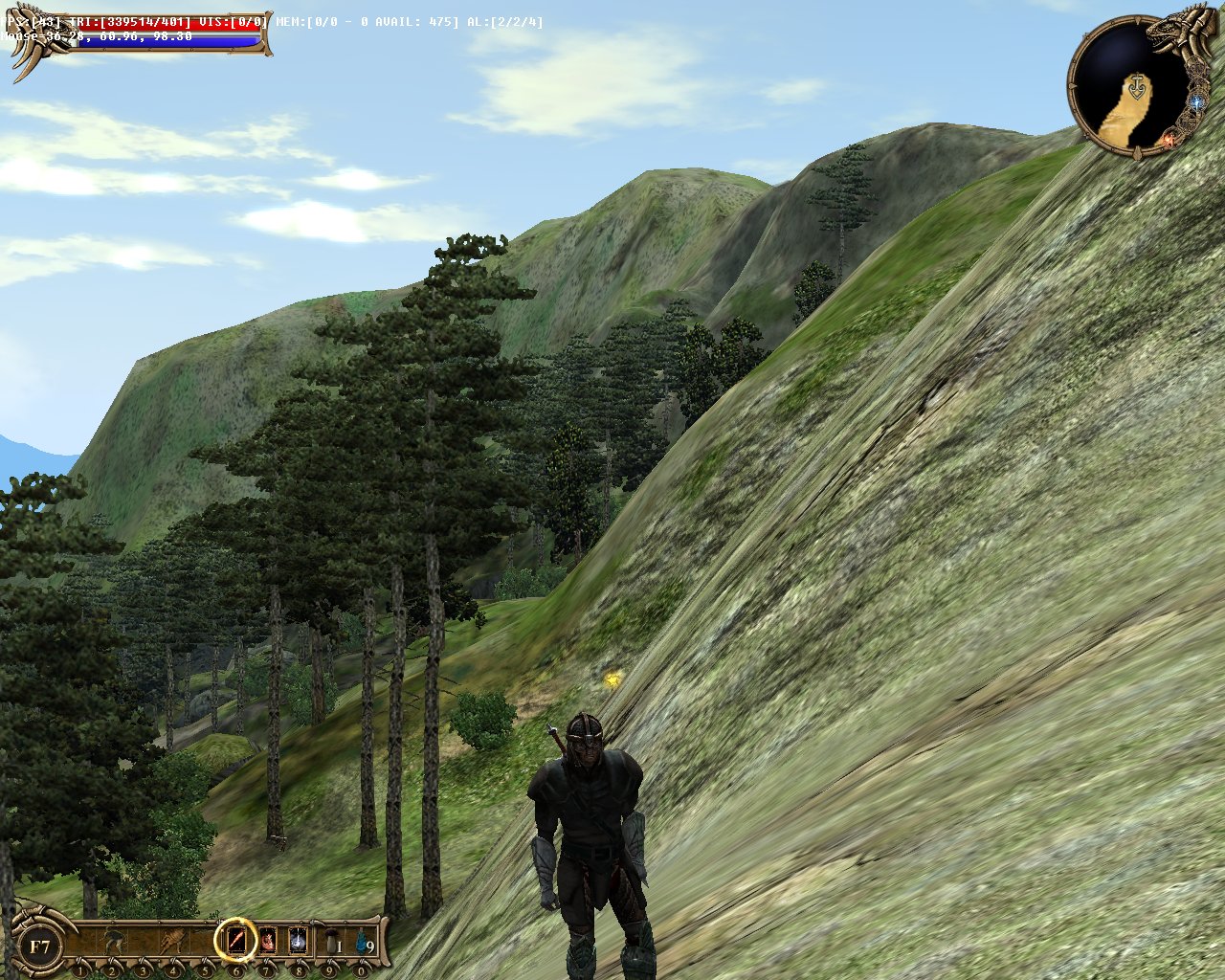Screen dimensions: 1225x980
Task: Use the blue potion in slot 0
Action: pos(363,942)
